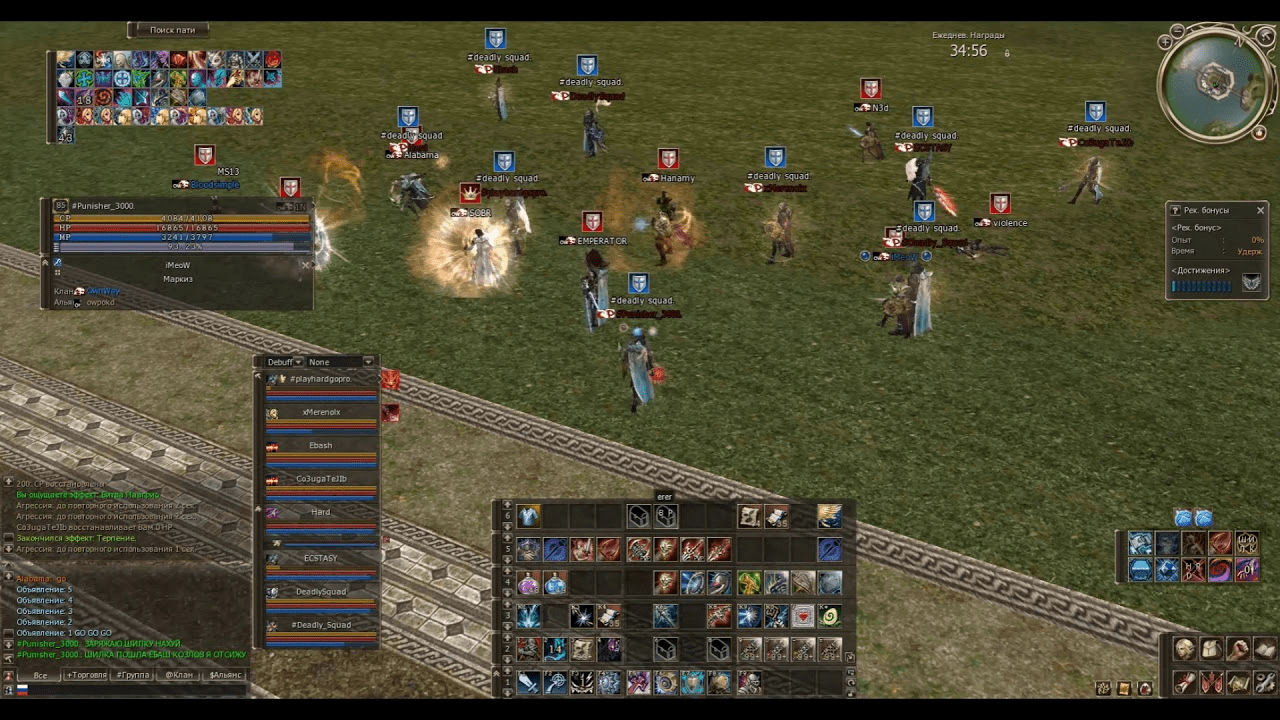Open the inventory bag menu button
This screenshot has height=720, width=1280.
pyautogui.click(x=1211, y=650)
